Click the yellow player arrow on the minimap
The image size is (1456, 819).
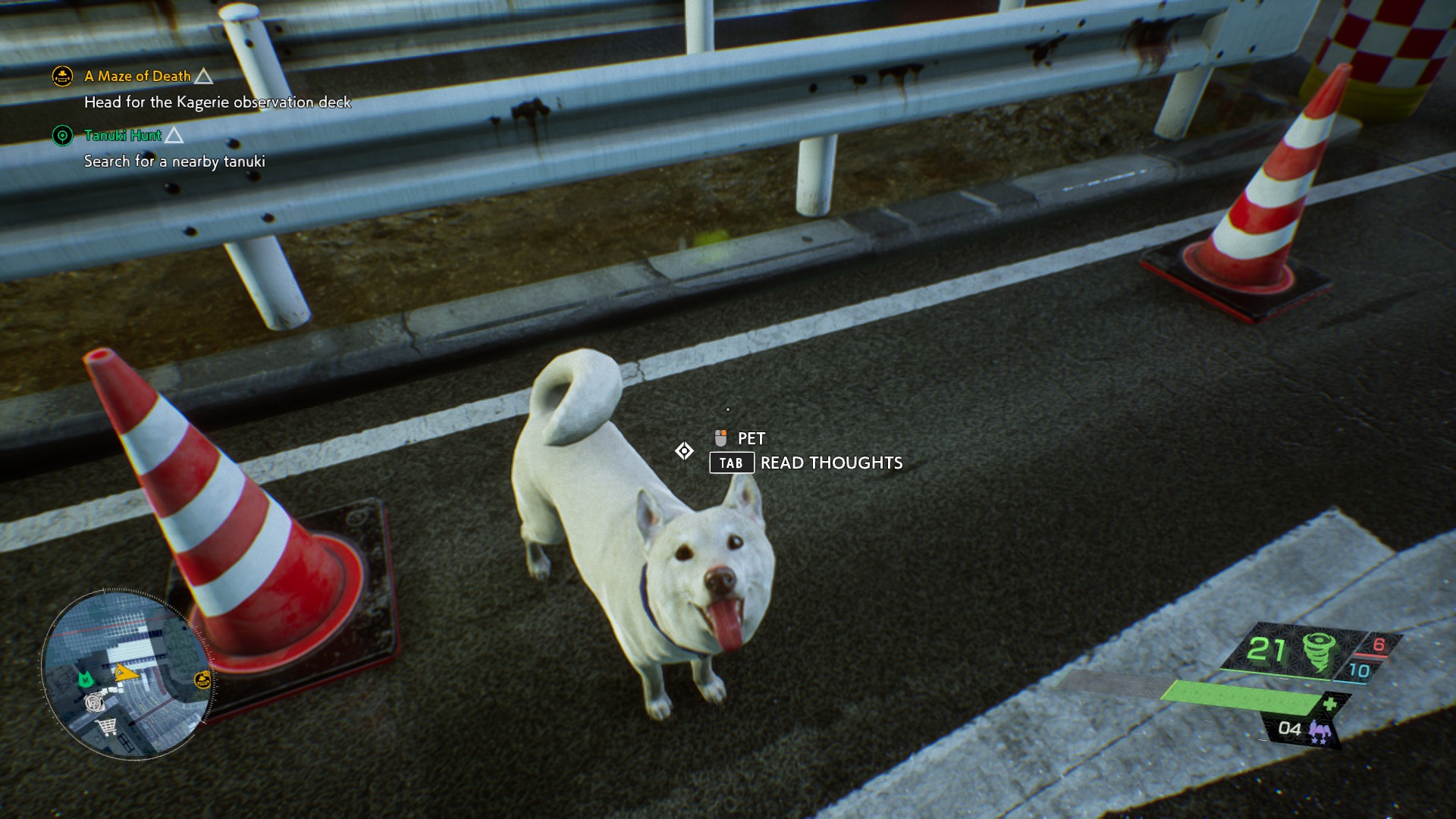[126, 672]
